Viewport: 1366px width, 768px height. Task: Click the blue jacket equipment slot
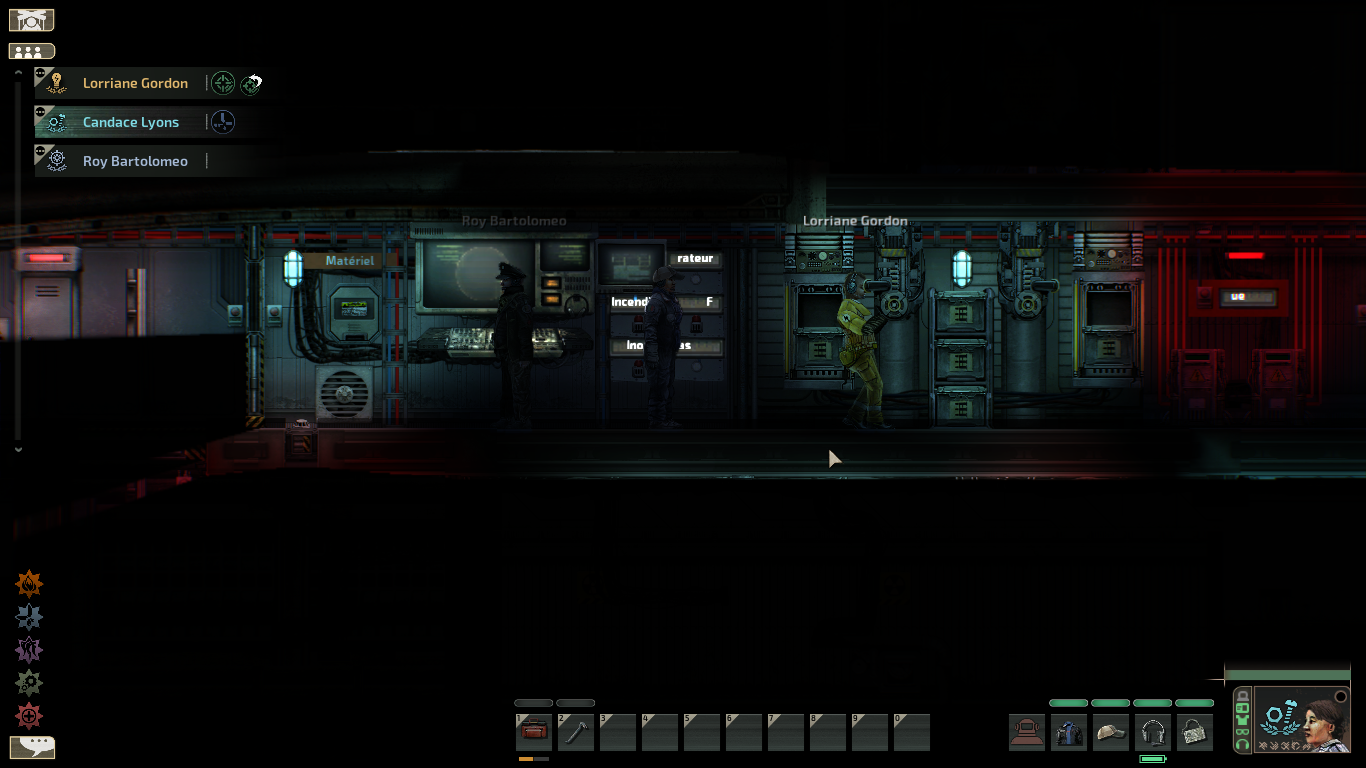1069,732
